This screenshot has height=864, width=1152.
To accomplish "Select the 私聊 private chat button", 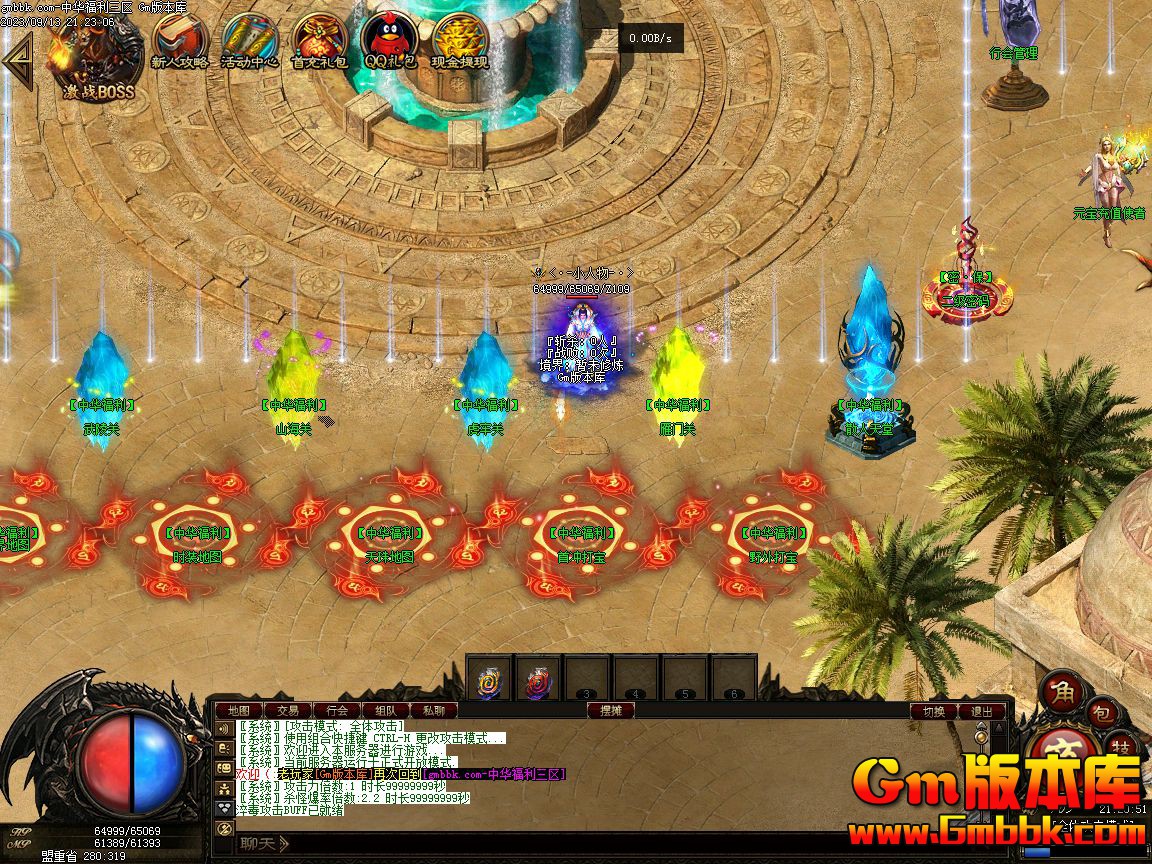I will click(x=434, y=711).
